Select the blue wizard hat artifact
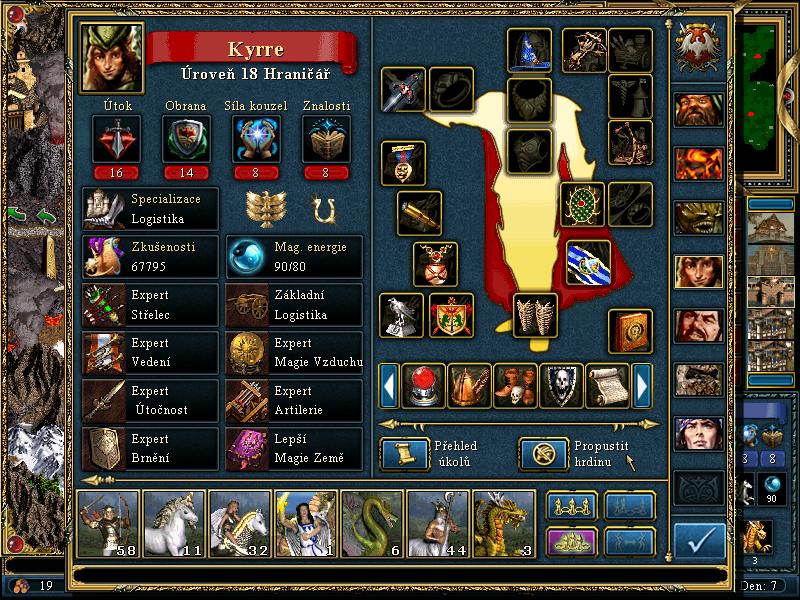800x600 pixels. (529, 50)
